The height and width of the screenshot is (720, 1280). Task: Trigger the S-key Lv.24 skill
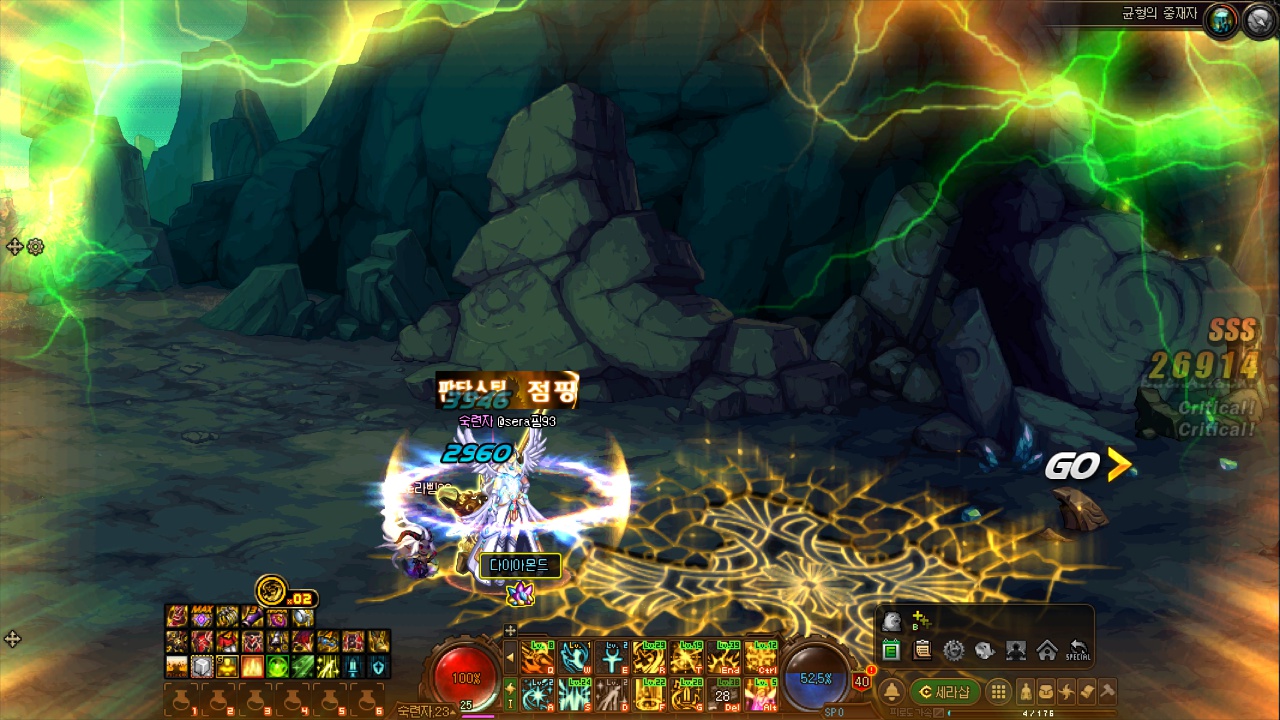click(x=575, y=694)
